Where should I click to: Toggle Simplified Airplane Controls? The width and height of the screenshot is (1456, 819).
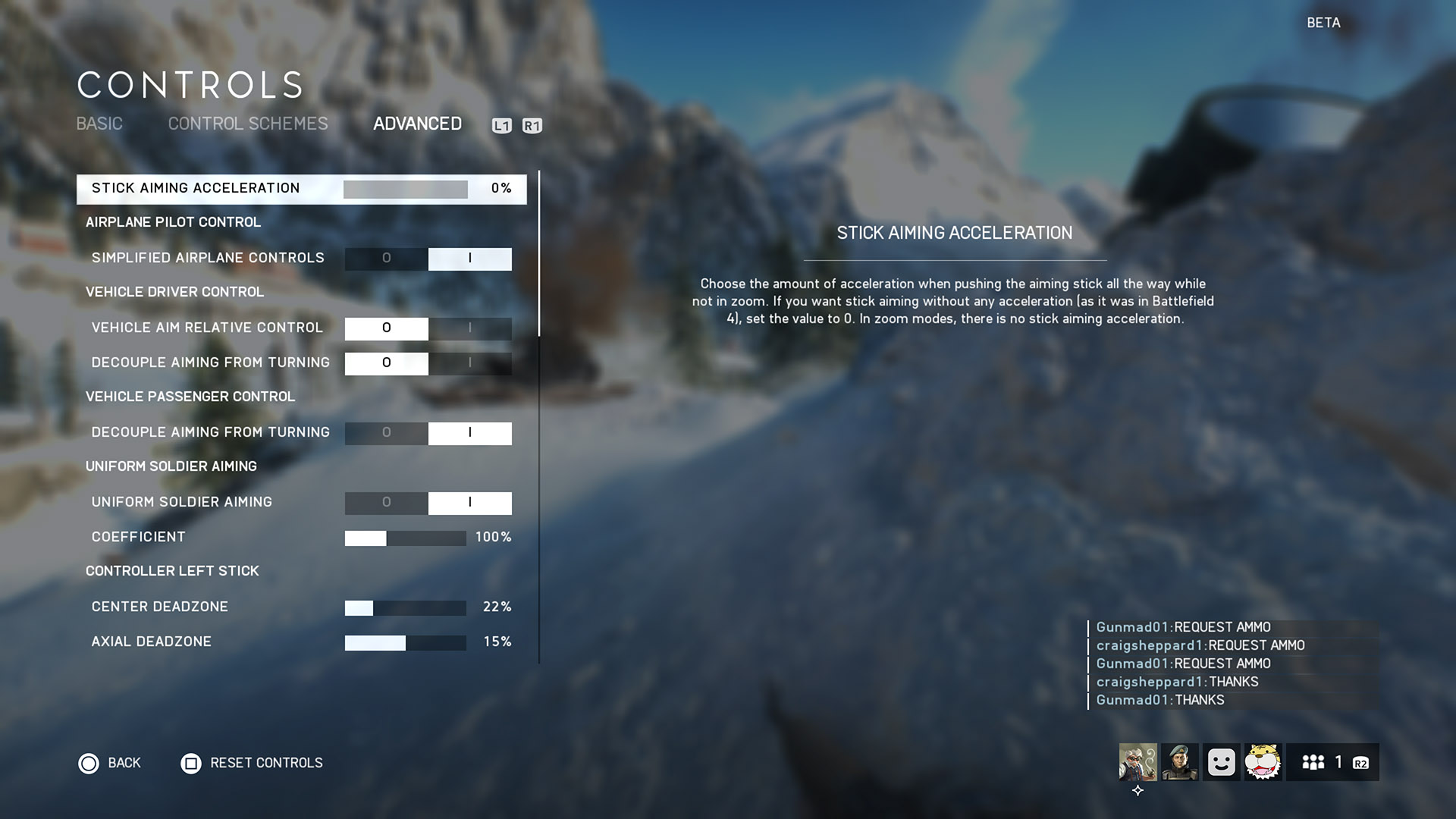(x=428, y=259)
